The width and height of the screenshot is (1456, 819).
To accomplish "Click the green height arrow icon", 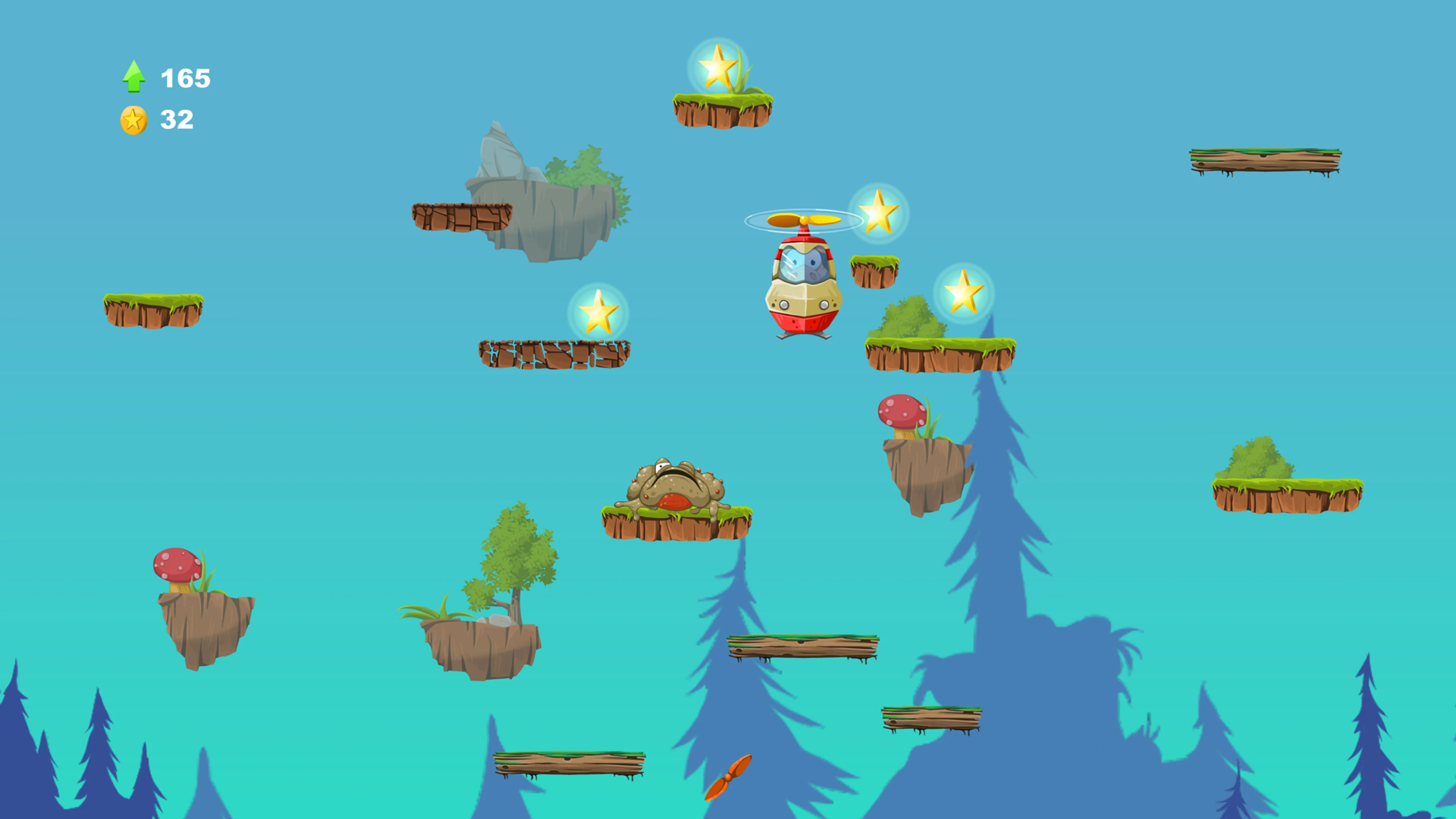I will (x=134, y=76).
